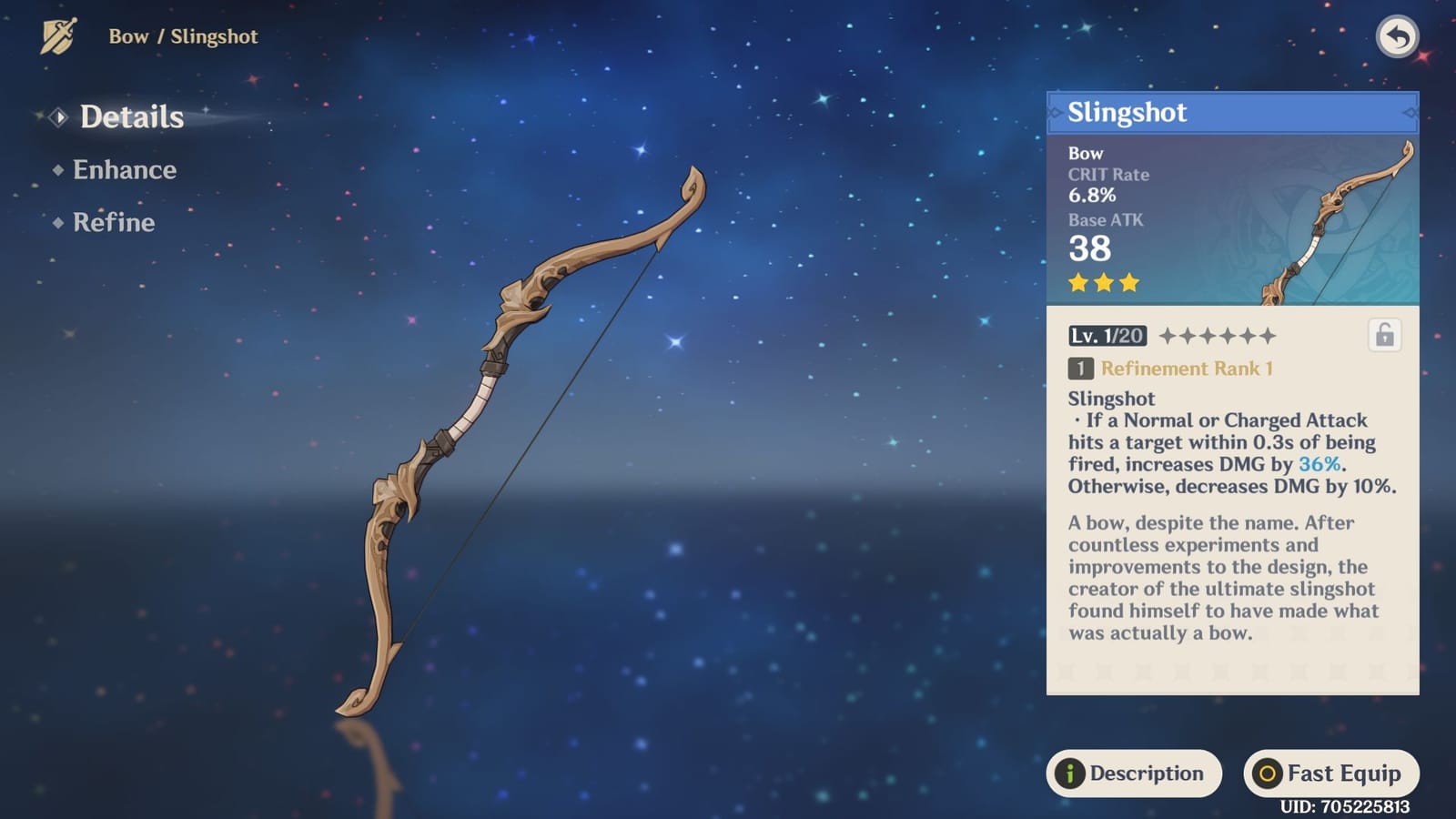Fast Equip the Slingshot
This screenshot has width=1456, height=819.
1330,773
